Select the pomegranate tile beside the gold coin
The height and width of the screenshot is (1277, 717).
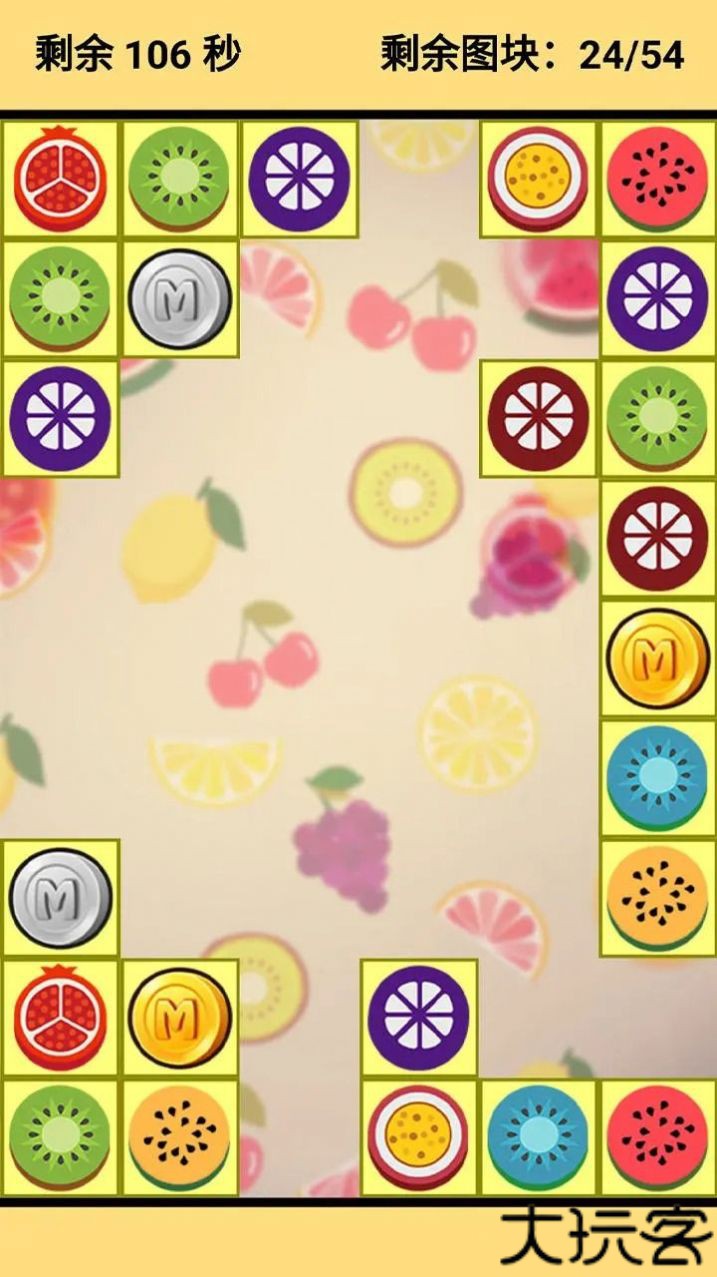coord(60,1018)
